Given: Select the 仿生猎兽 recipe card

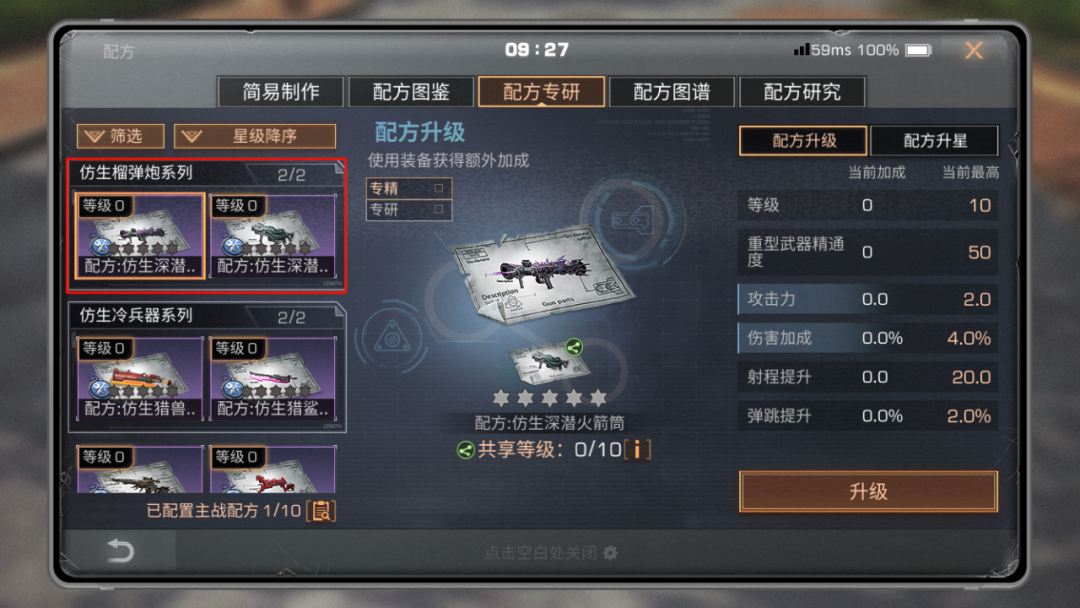Looking at the screenshot, I should 140,378.
